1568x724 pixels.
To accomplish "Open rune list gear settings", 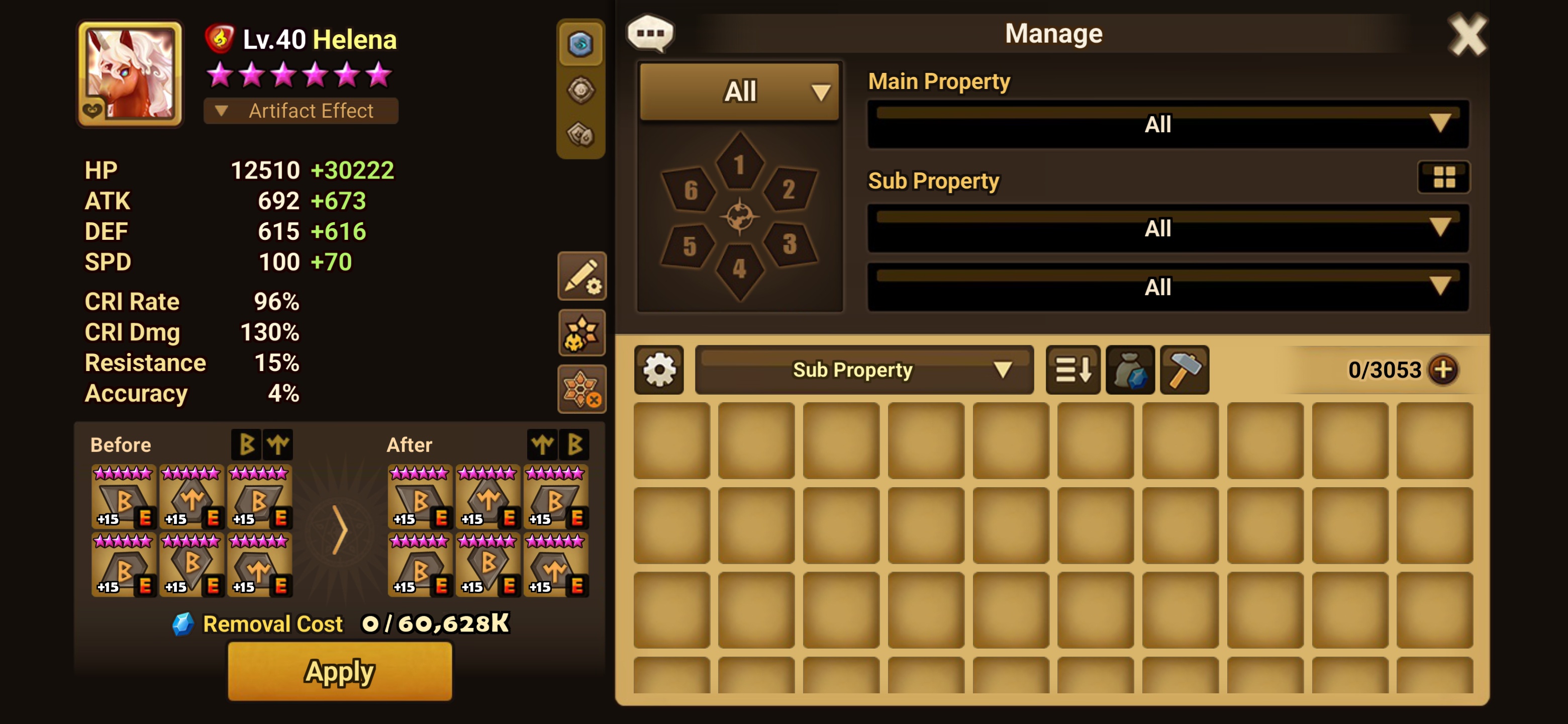I will click(658, 370).
